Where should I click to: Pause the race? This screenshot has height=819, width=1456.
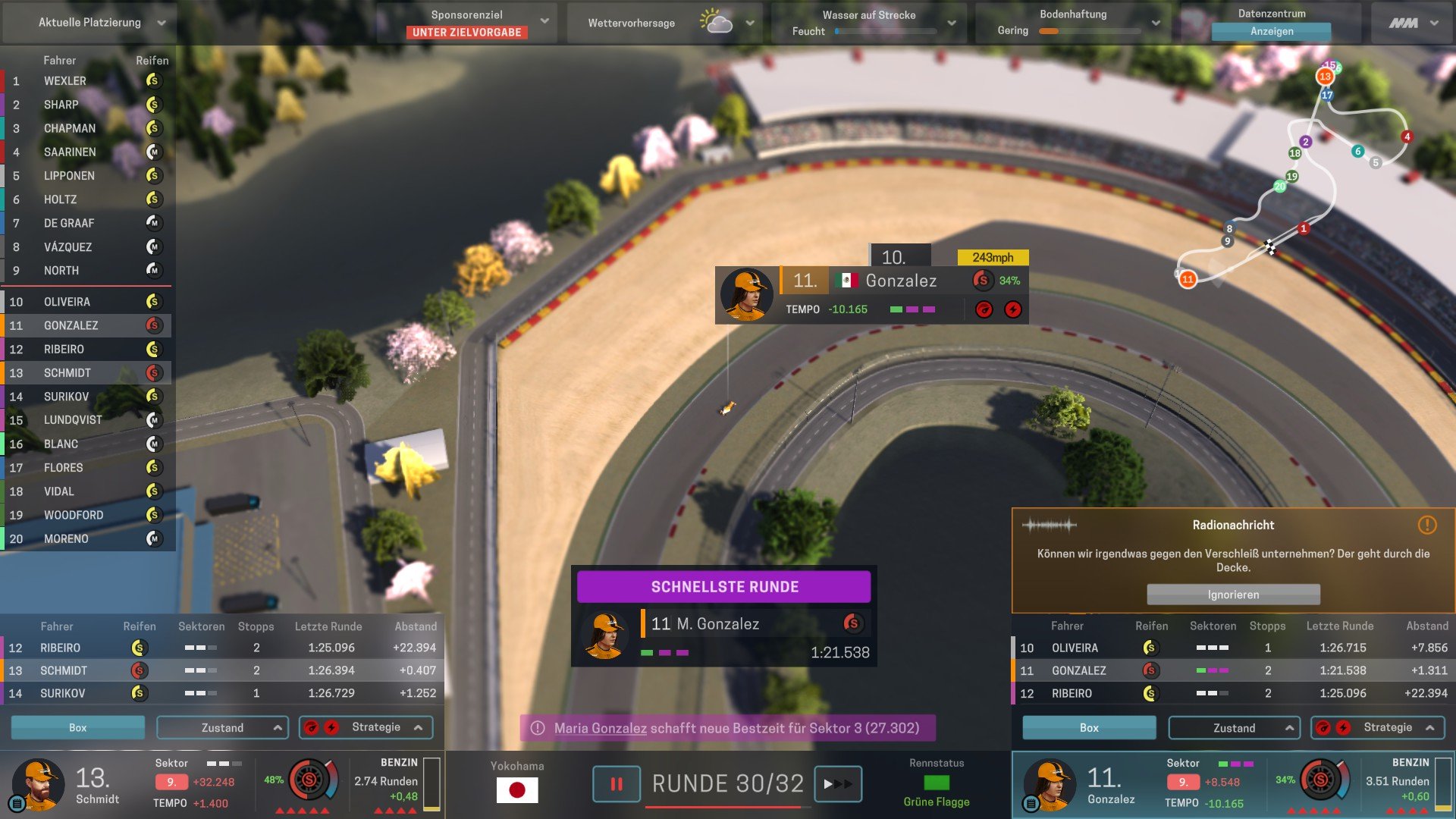(x=616, y=784)
